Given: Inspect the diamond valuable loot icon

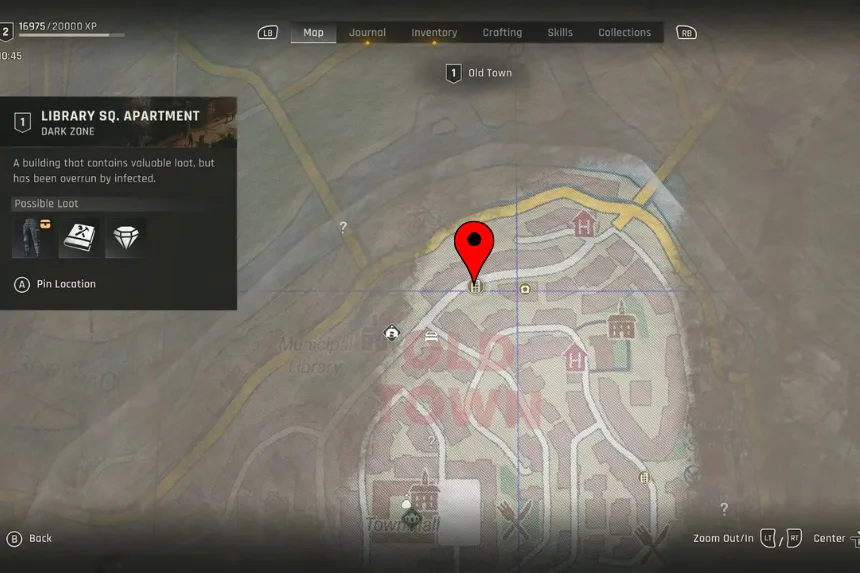Looking at the screenshot, I should (125, 237).
